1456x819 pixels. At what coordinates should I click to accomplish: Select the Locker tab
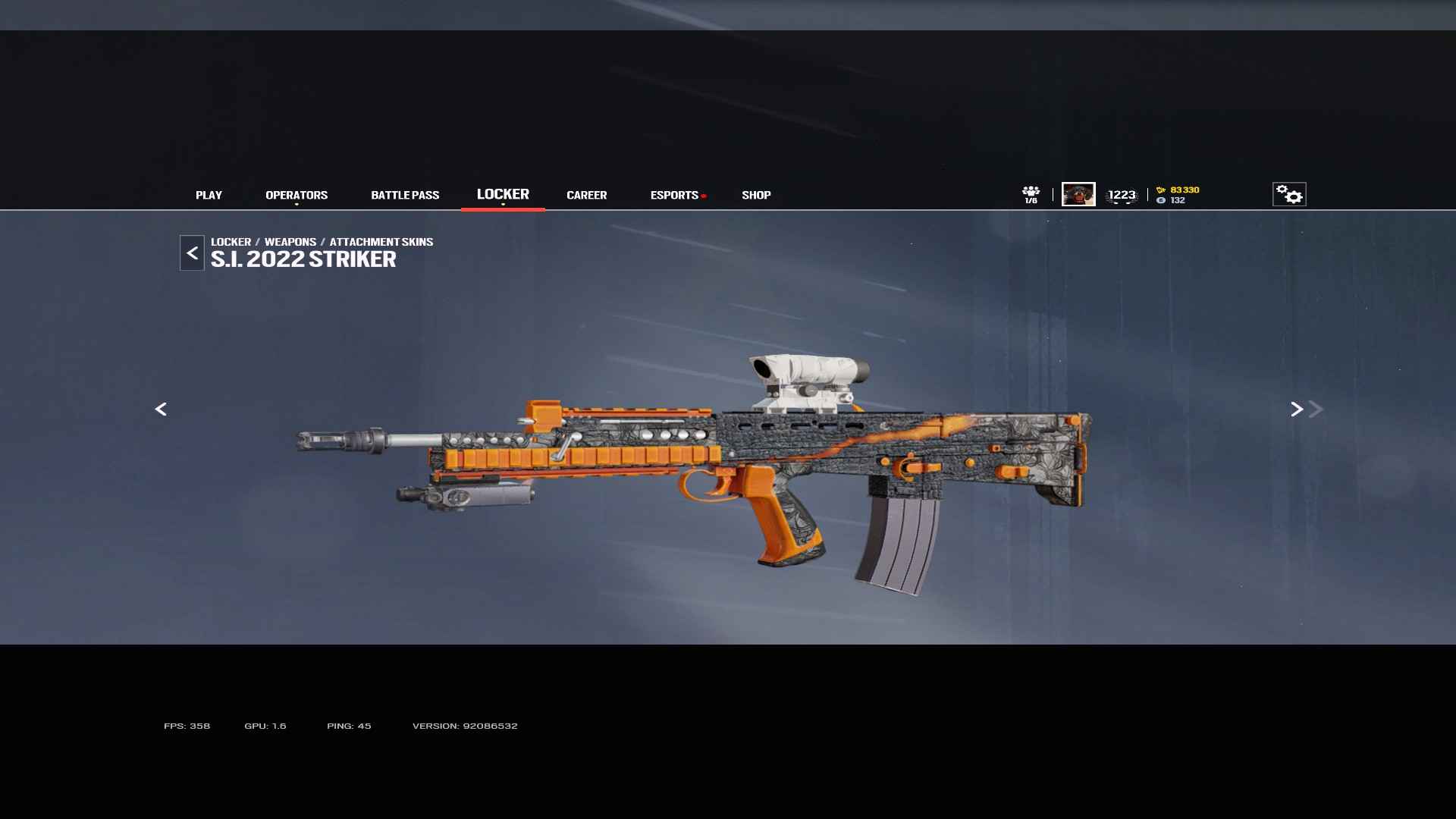[503, 194]
